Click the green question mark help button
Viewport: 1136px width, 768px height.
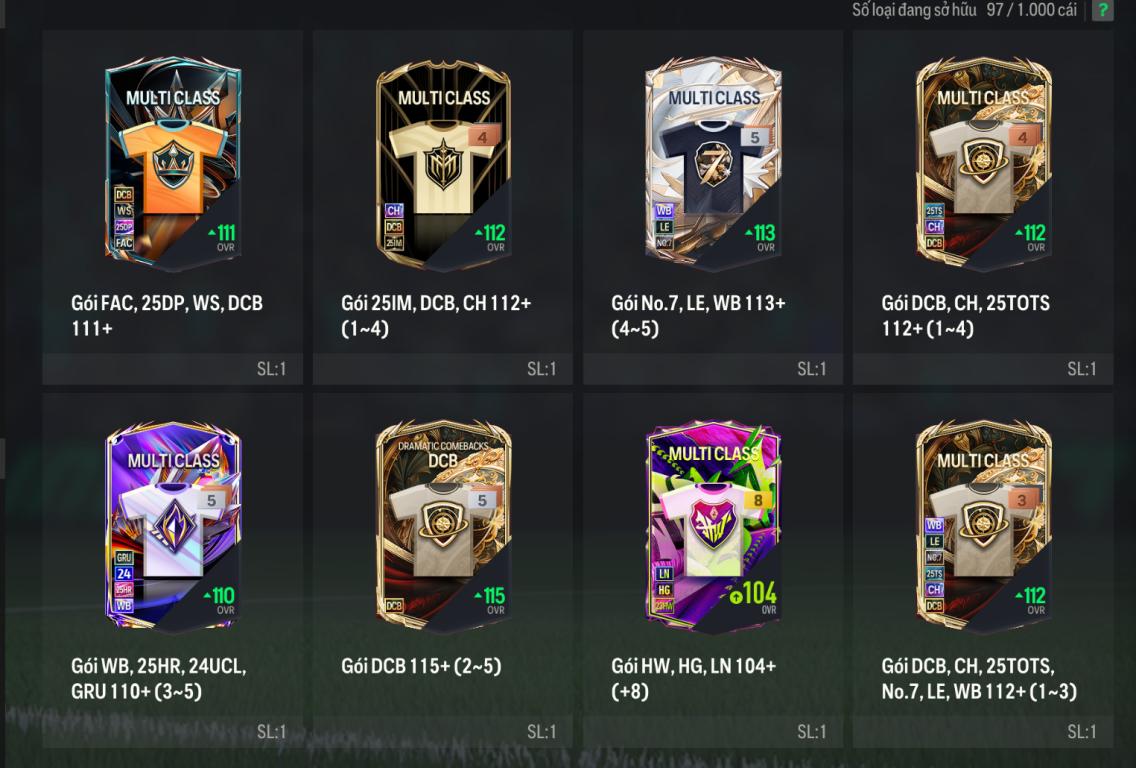pyautogui.click(x=1102, y=11)
